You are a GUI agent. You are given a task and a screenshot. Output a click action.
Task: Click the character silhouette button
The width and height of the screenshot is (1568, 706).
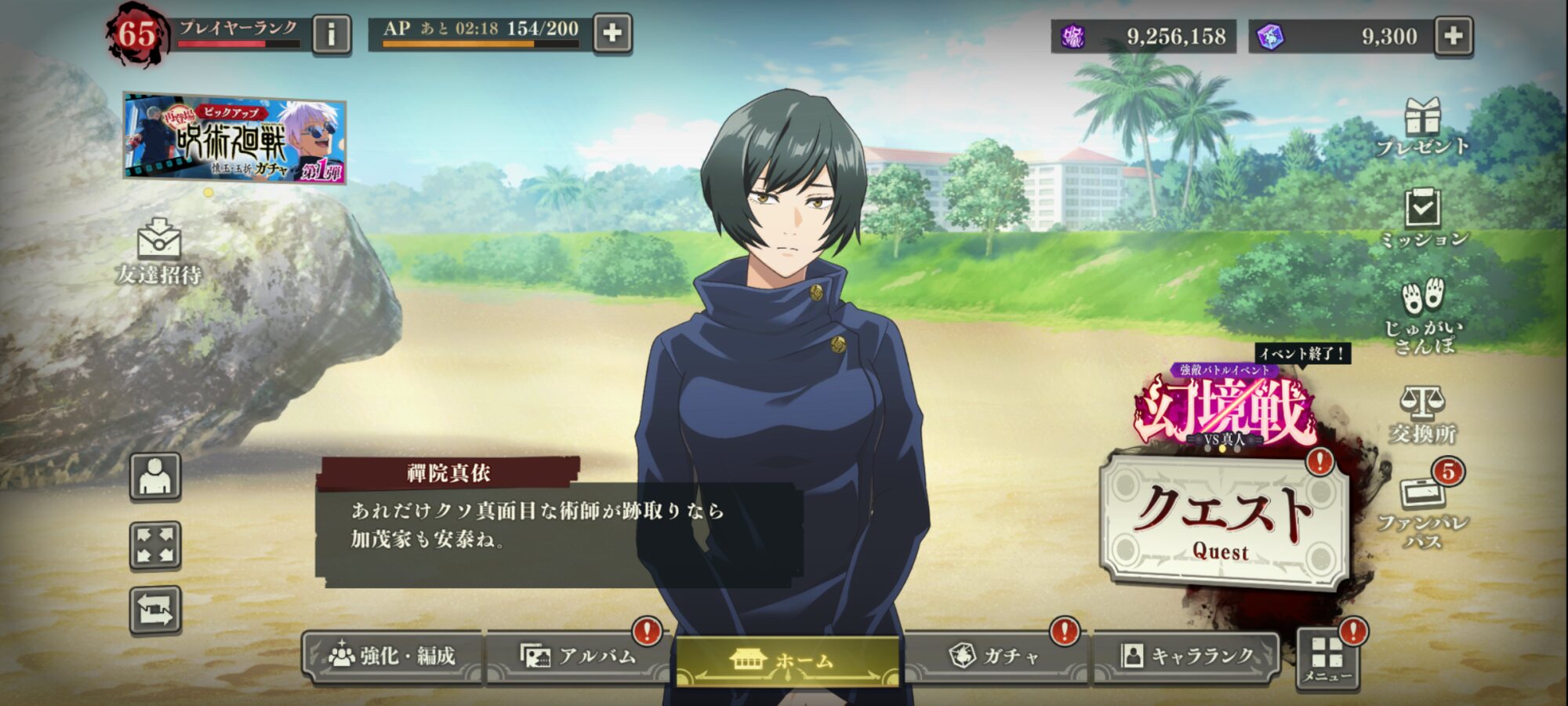[x=155, y=476]
